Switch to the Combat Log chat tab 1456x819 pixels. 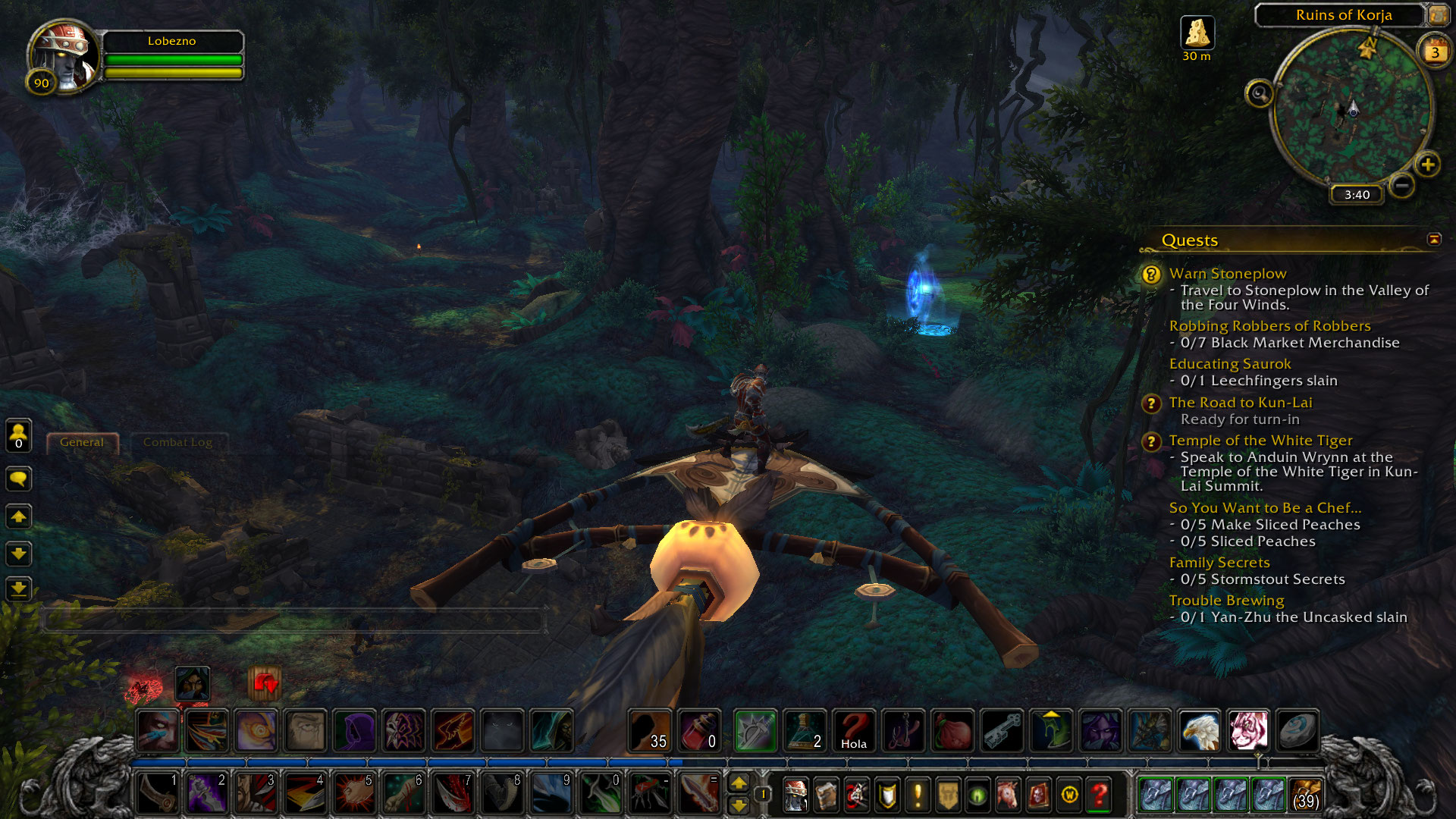[177, 442]
